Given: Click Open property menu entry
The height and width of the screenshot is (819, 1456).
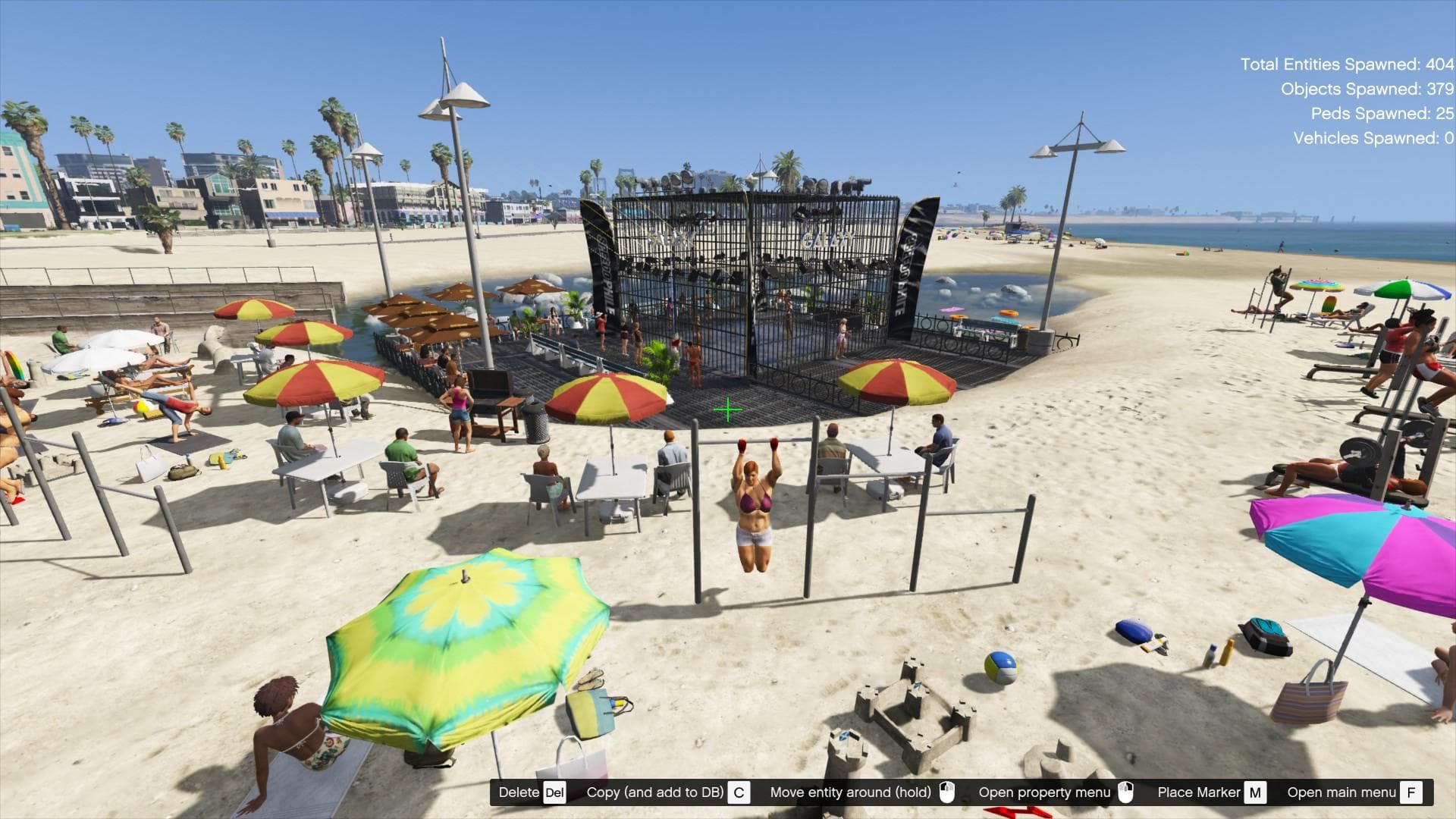Looking at the screenshot, I should pos(1045,792).
